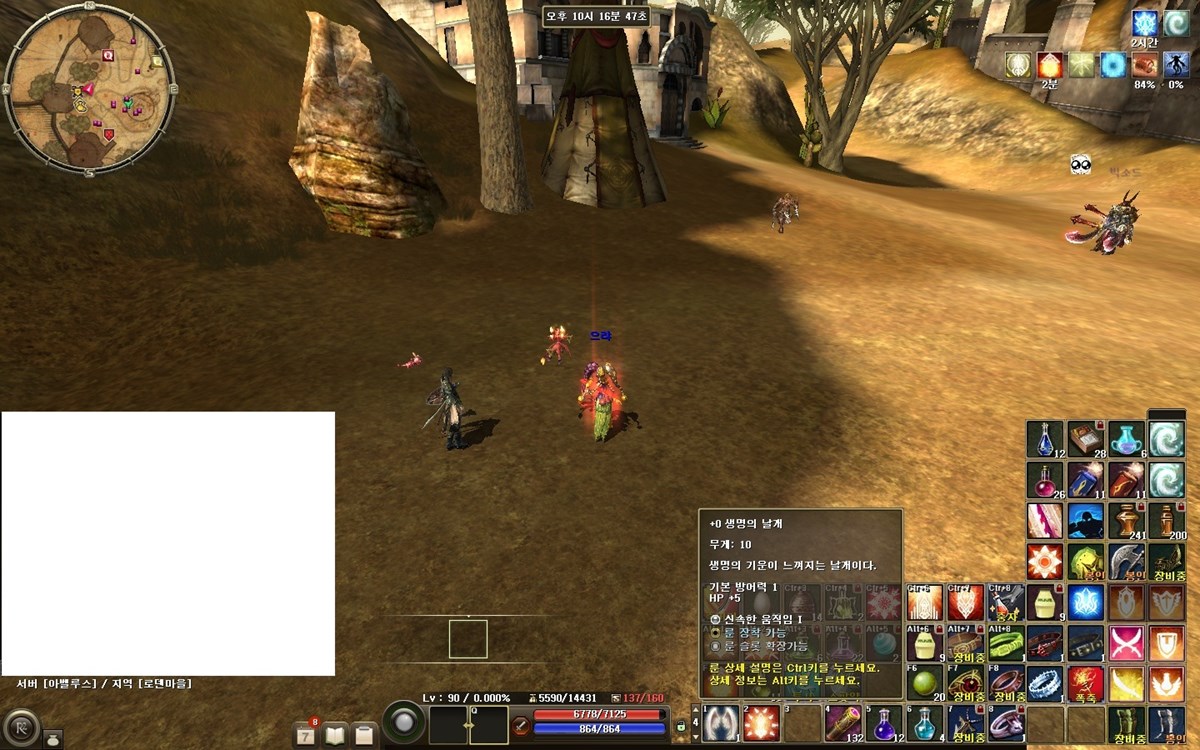Select the spellbook item with count 28

pos(1086,439)
